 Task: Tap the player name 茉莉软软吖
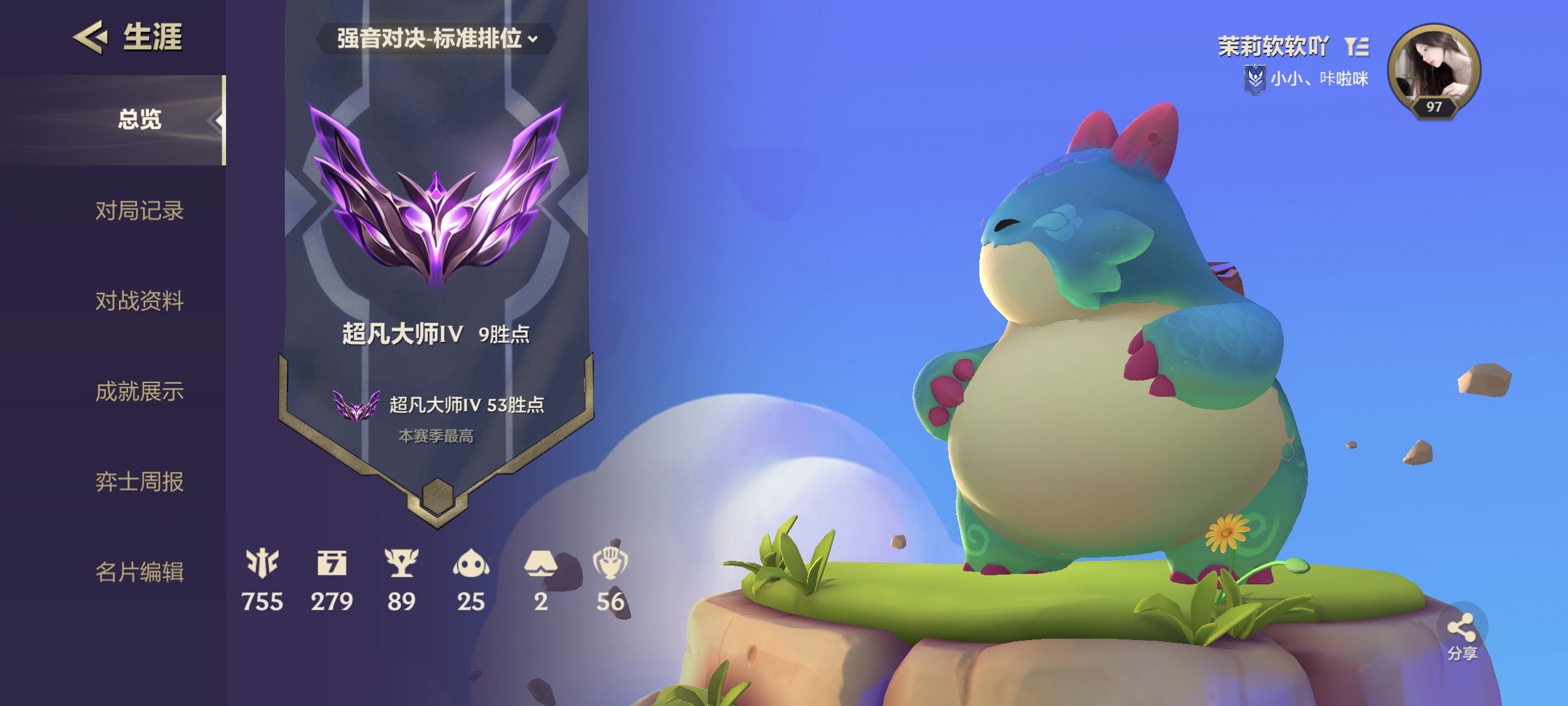point(1273,46)
